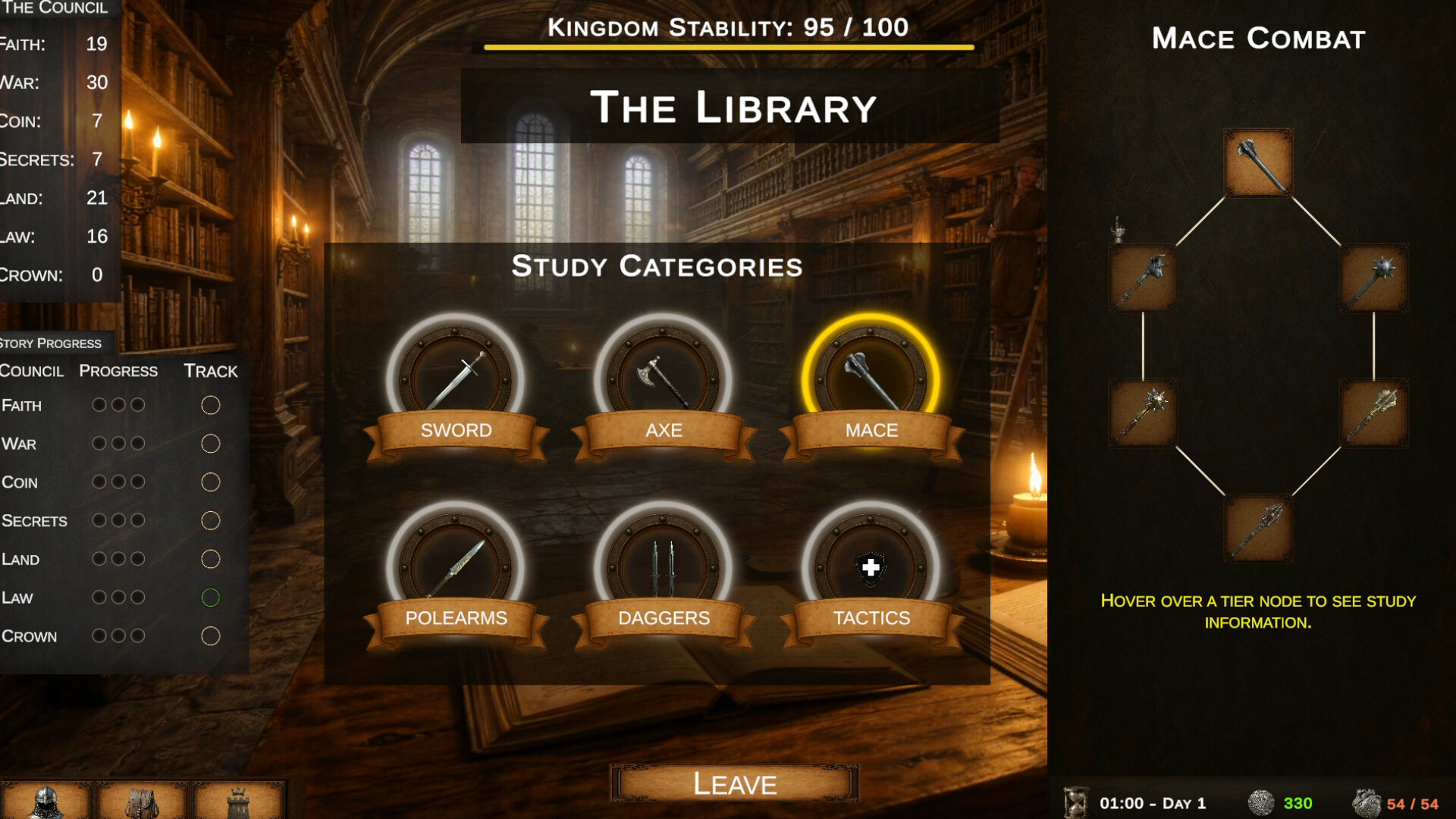Track the Faith council story
This screenshot has height=819, width=1456.
click(211, 406)
